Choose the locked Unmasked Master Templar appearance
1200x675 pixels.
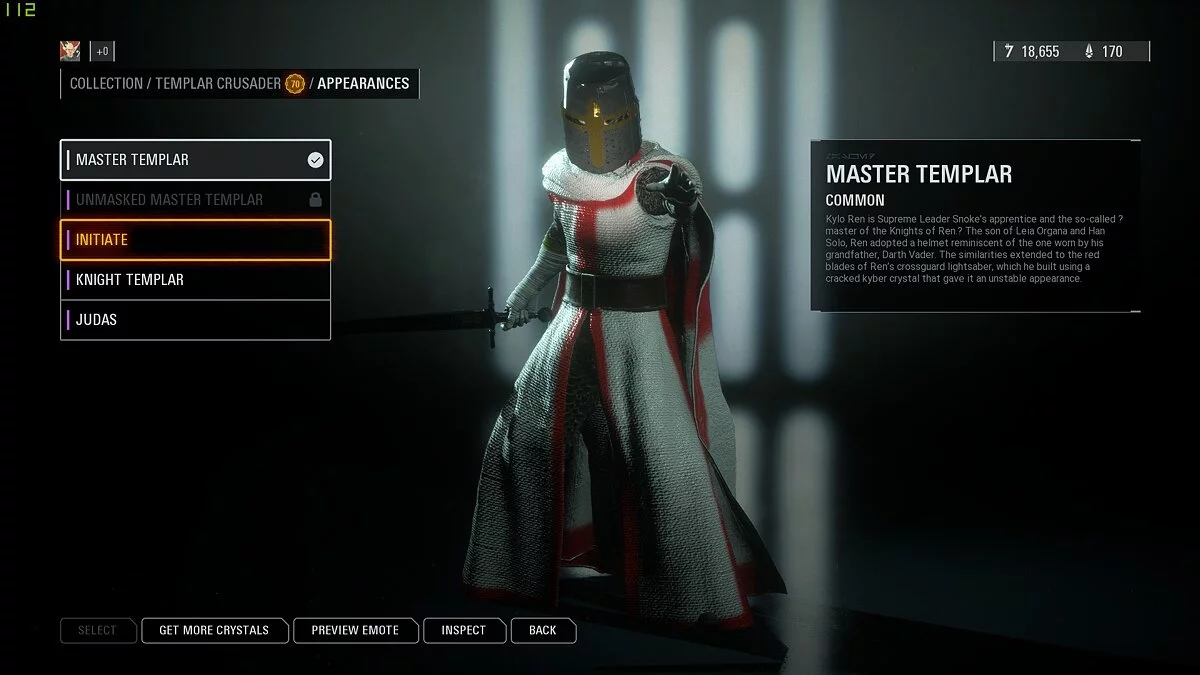click(195, 200)
